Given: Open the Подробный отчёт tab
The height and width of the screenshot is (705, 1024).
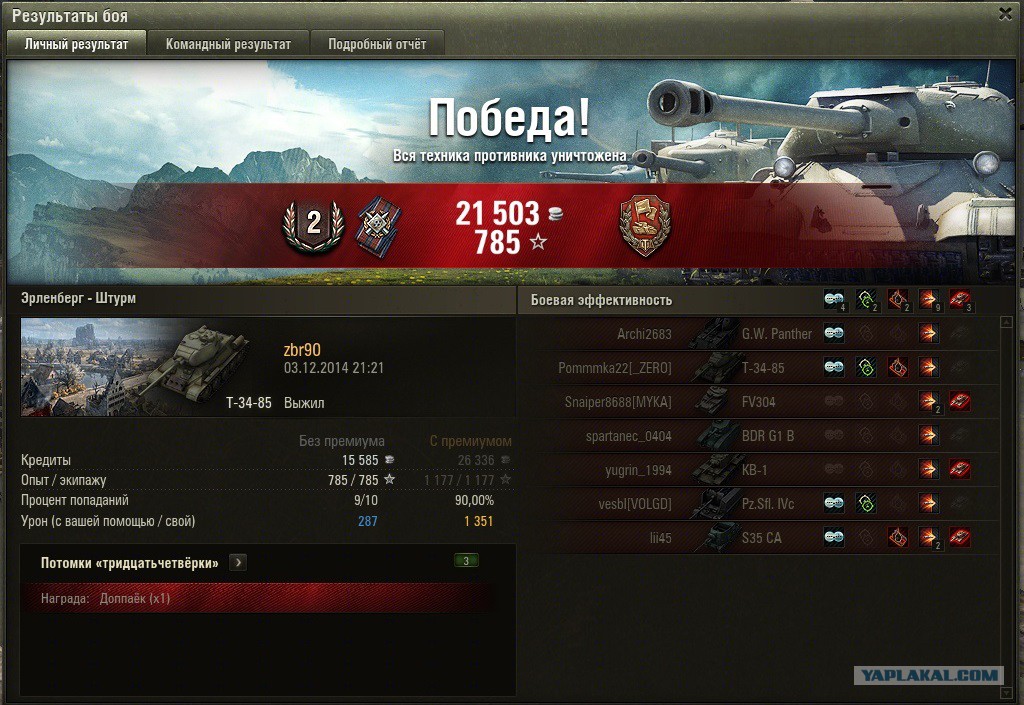Looking at the screenshot, I should click(377, 44).
